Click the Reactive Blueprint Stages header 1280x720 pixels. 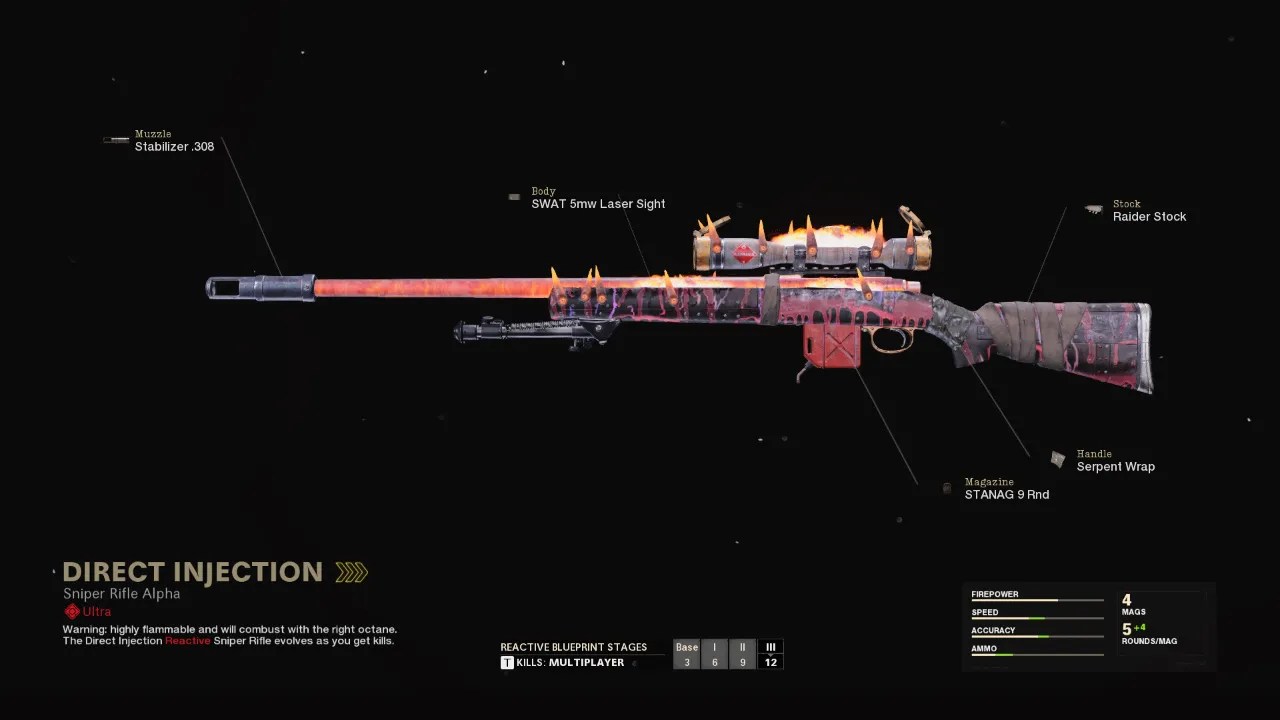(574, 647)
